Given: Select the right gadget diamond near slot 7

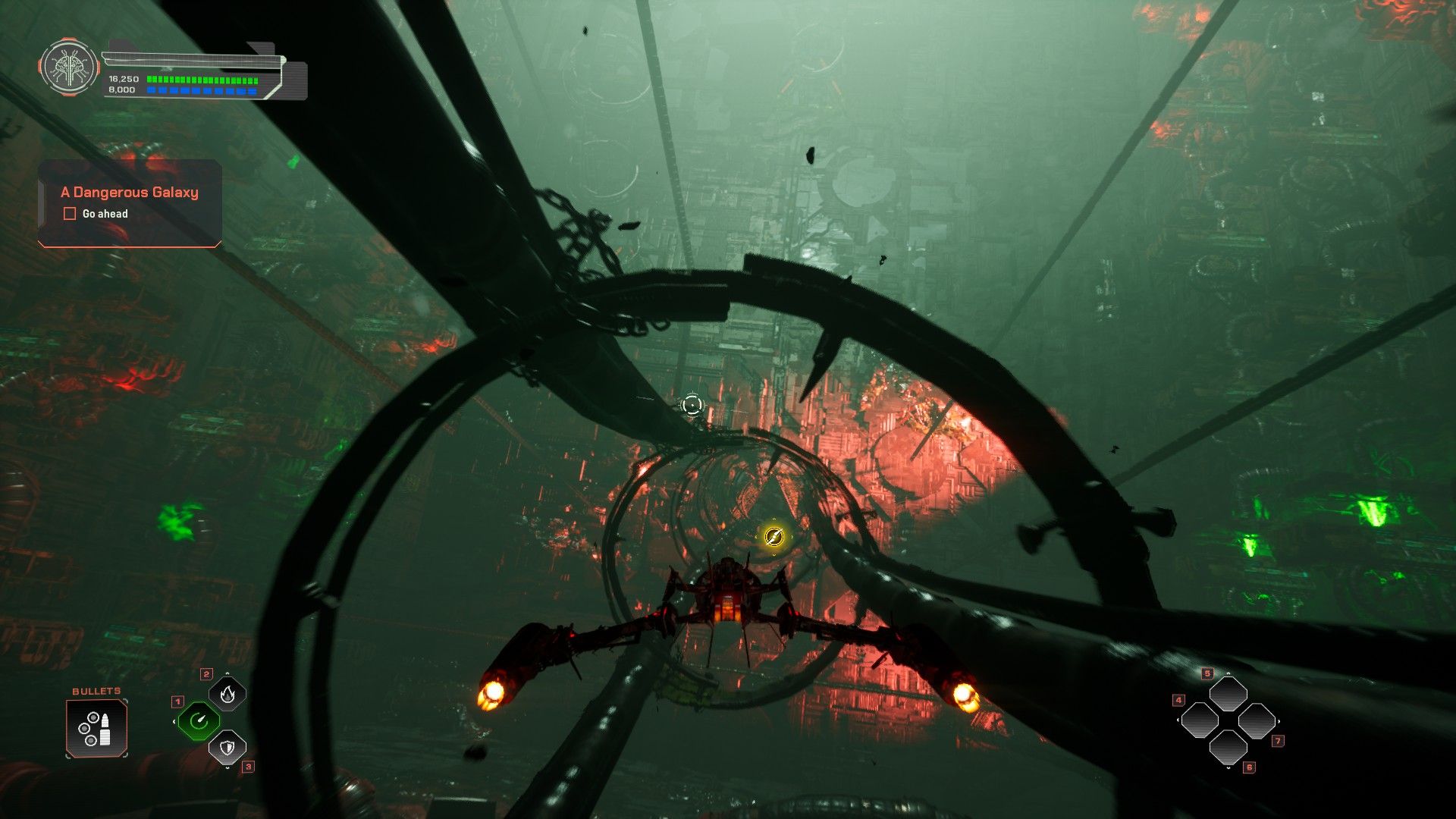Looking at the screenshot, I should (1257, 721).
